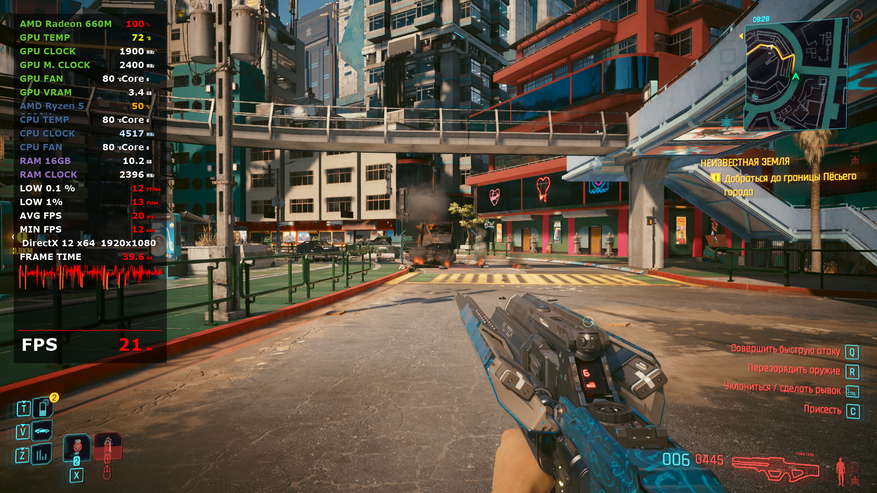Viewport: 877px width, 493px height.
Task: Use the health inhaler consumable slot
Action: point(76,449)
